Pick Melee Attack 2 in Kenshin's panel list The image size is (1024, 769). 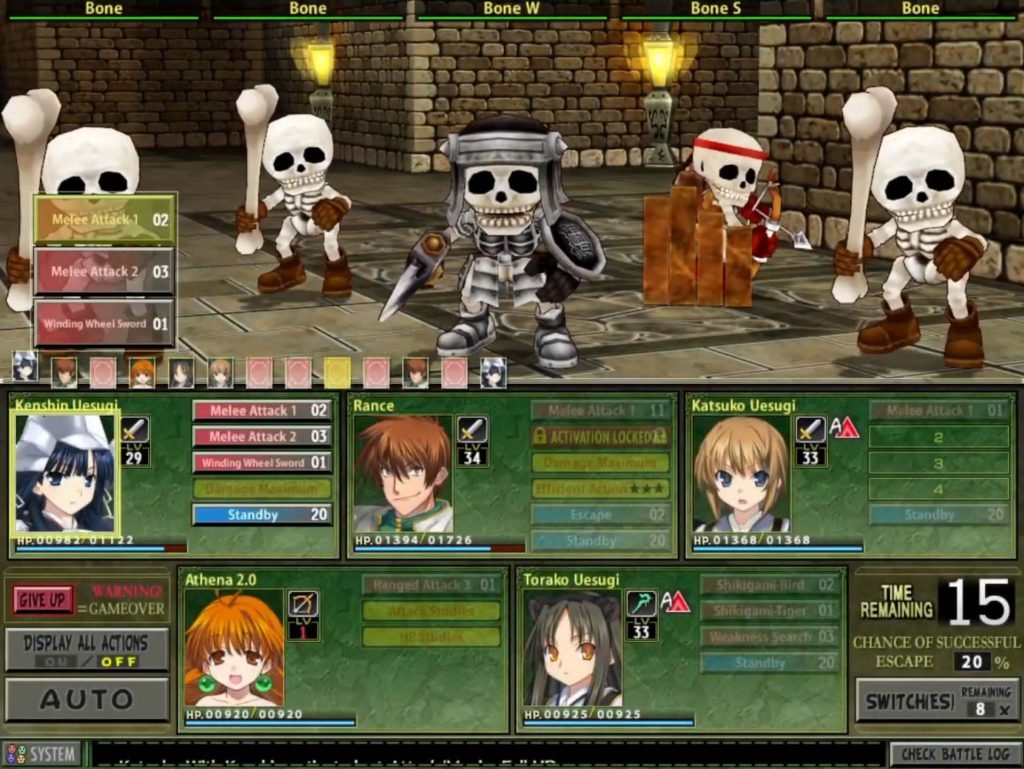pyautogui.click(x=262, y=437)
